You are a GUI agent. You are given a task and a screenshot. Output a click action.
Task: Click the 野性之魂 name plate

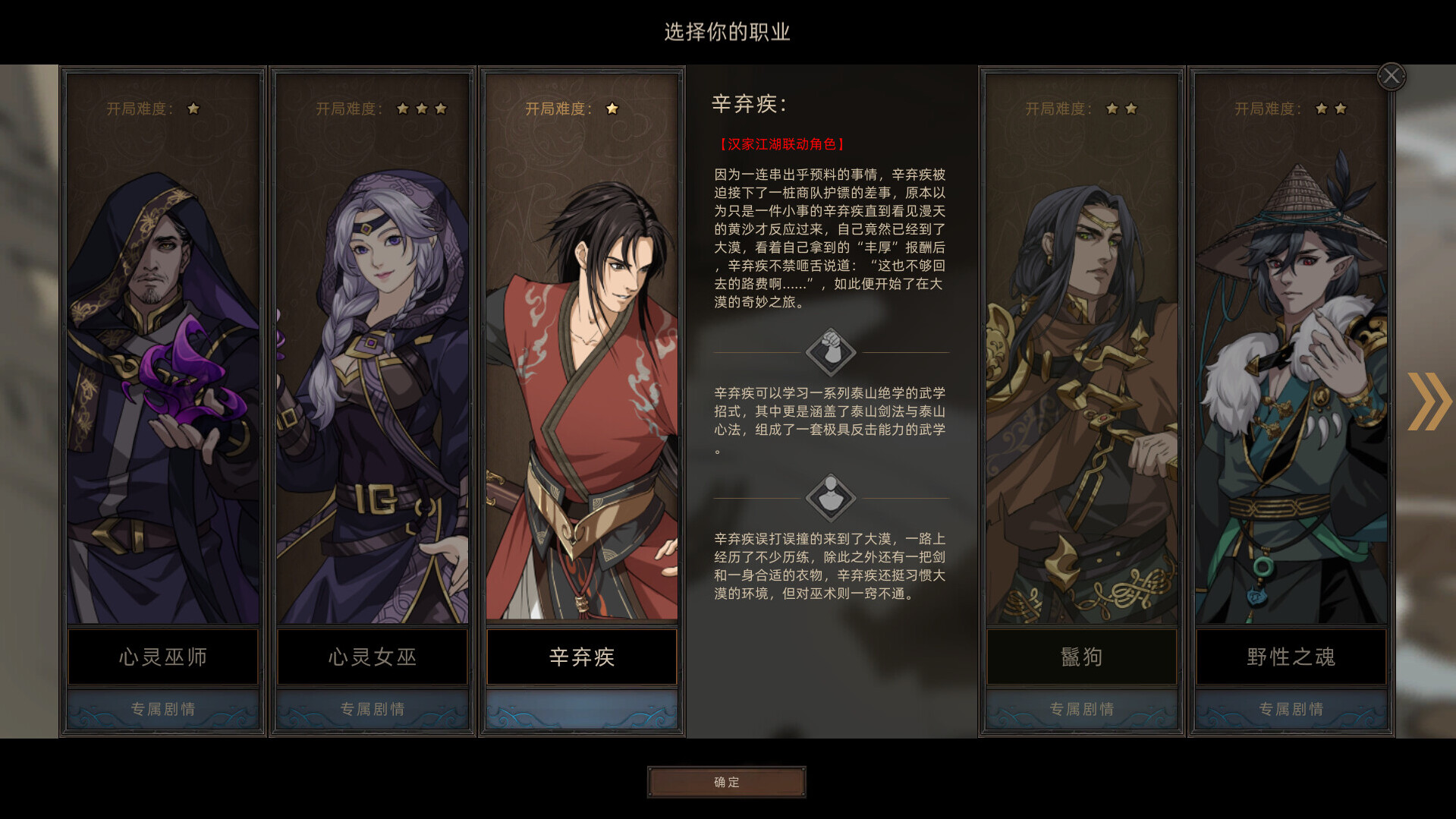(1291, 657)
